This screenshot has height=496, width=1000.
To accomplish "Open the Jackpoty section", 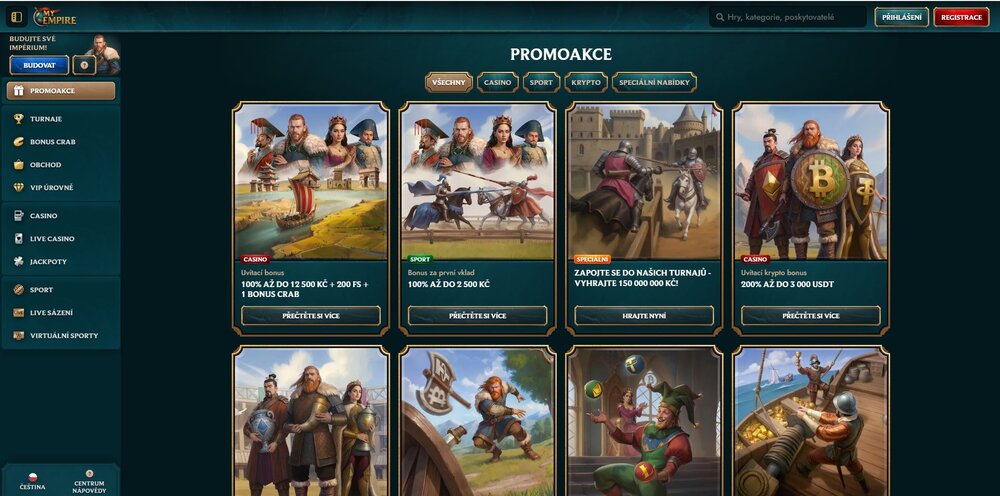I will [x=48, y=261].
